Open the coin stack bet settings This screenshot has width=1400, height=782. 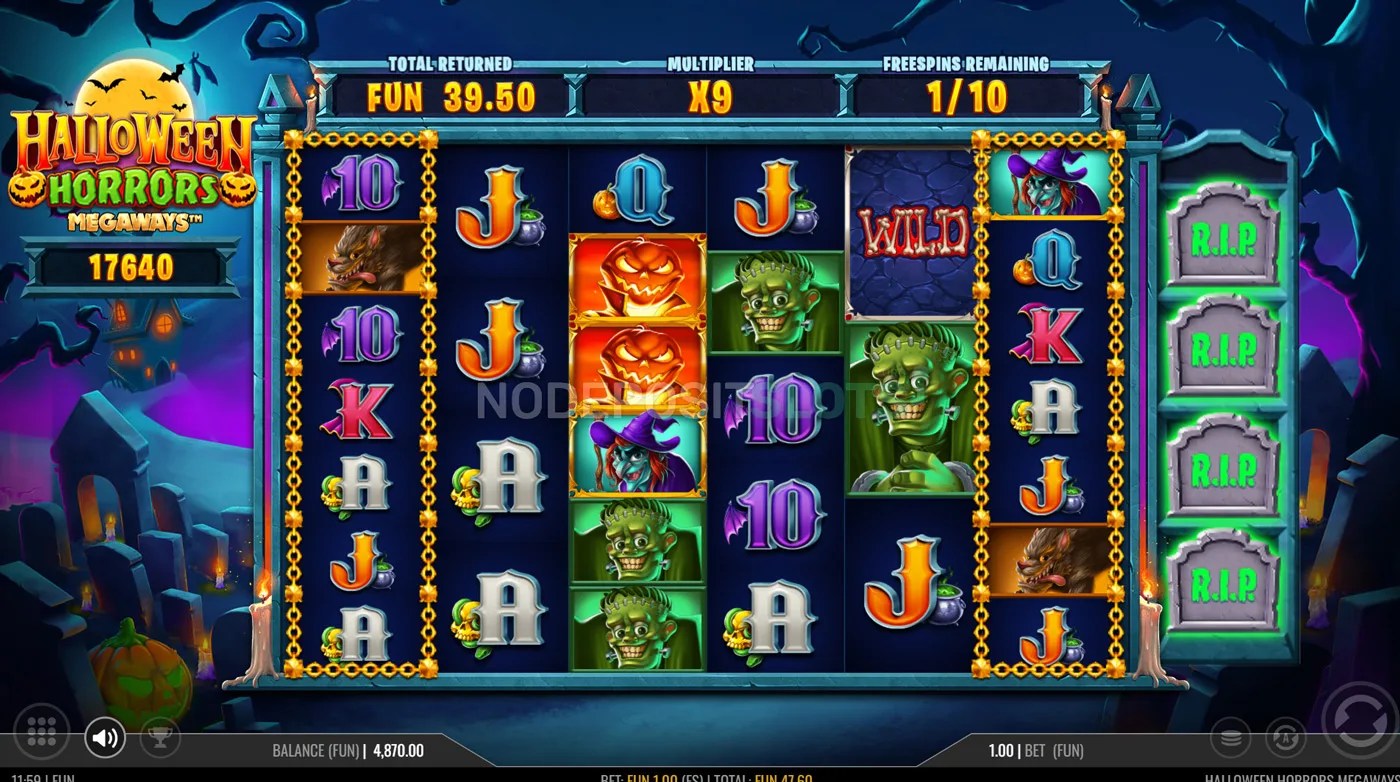pos(1230,738)
